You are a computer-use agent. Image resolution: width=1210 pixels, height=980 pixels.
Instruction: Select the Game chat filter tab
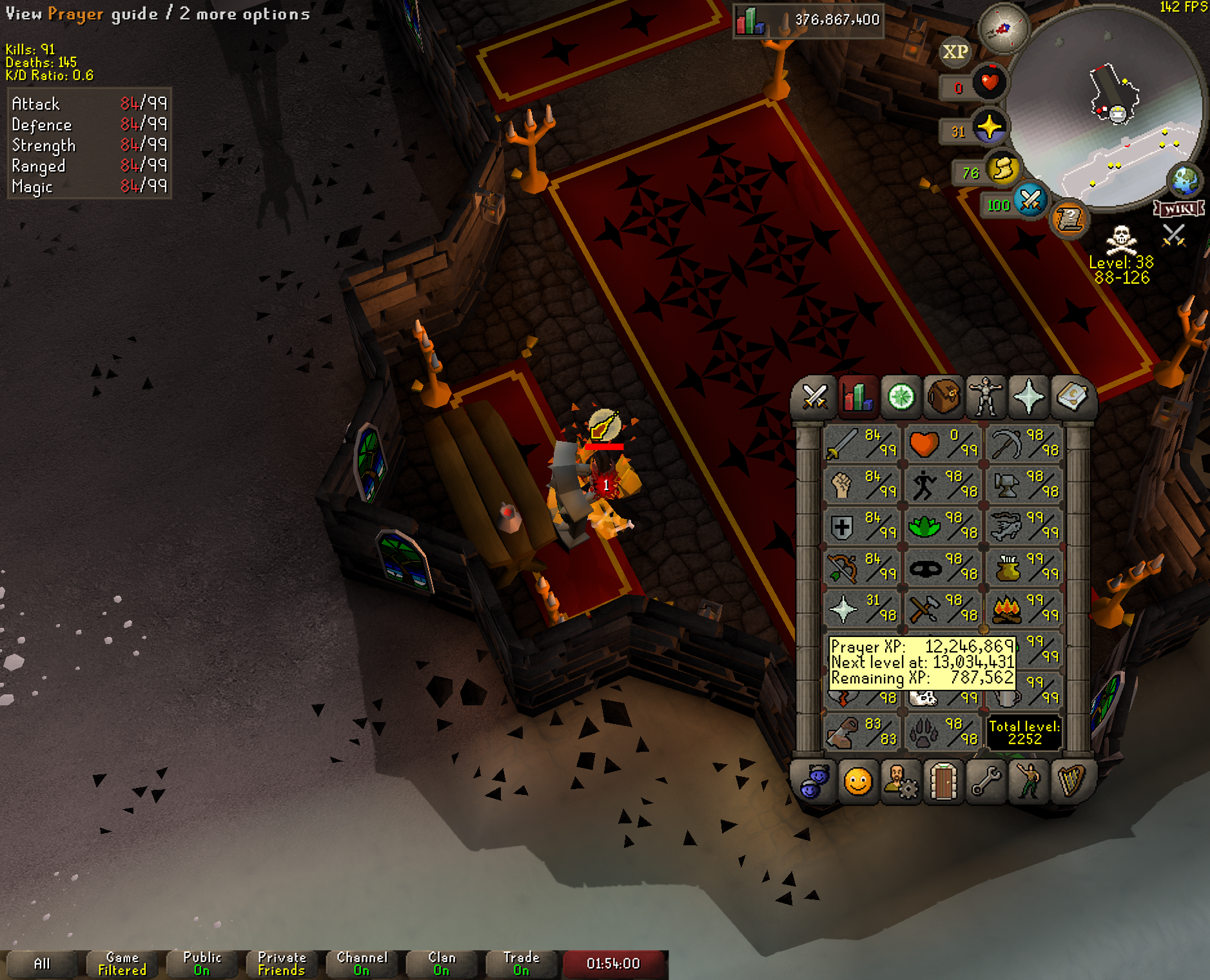tap(122, 964)
